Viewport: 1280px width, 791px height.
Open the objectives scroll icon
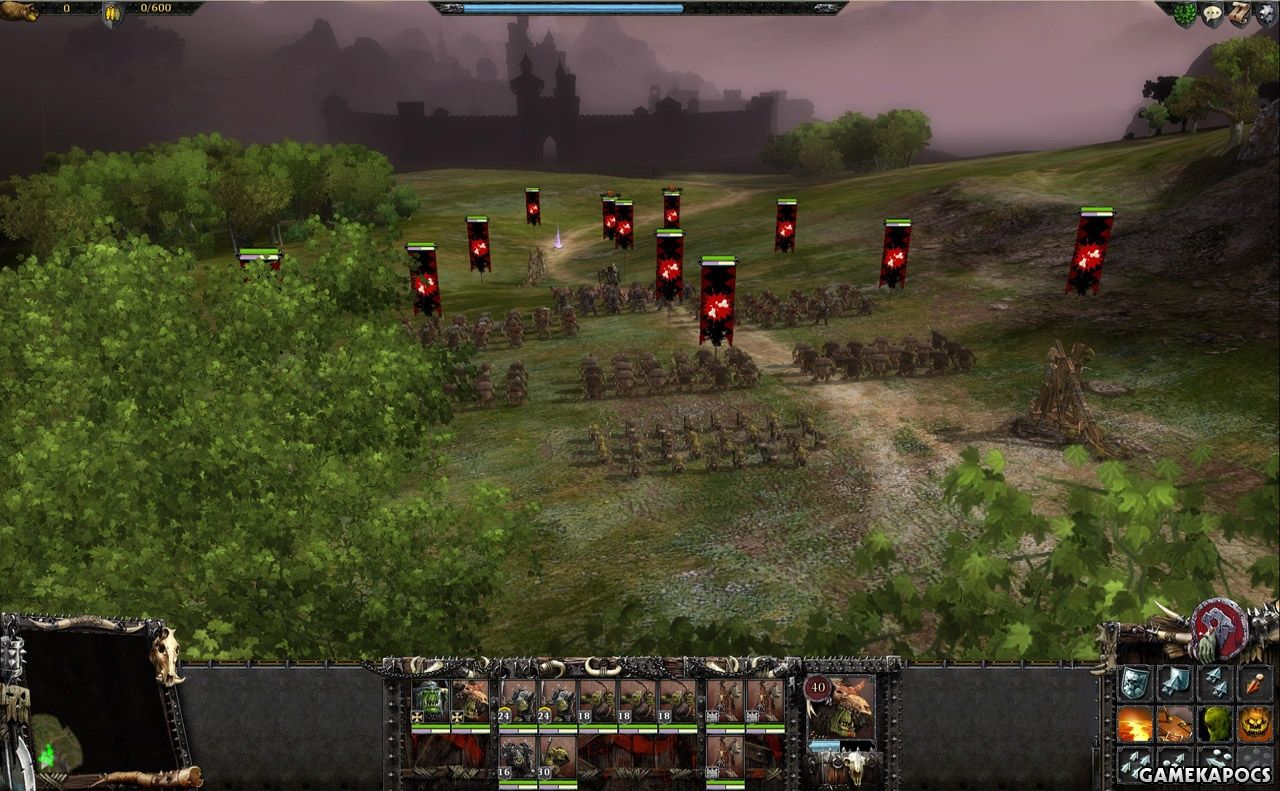click(x=1239, y=13)
